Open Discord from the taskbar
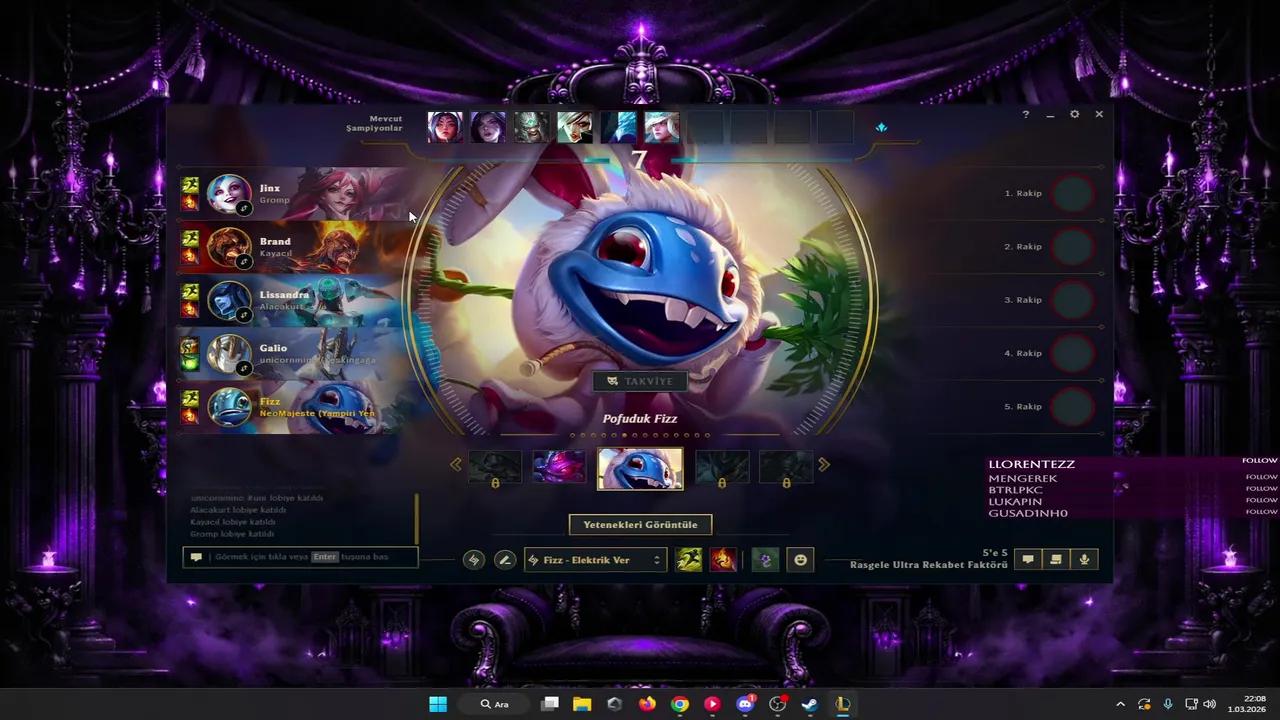1280x720 pixels. click(x=745, y=704)
